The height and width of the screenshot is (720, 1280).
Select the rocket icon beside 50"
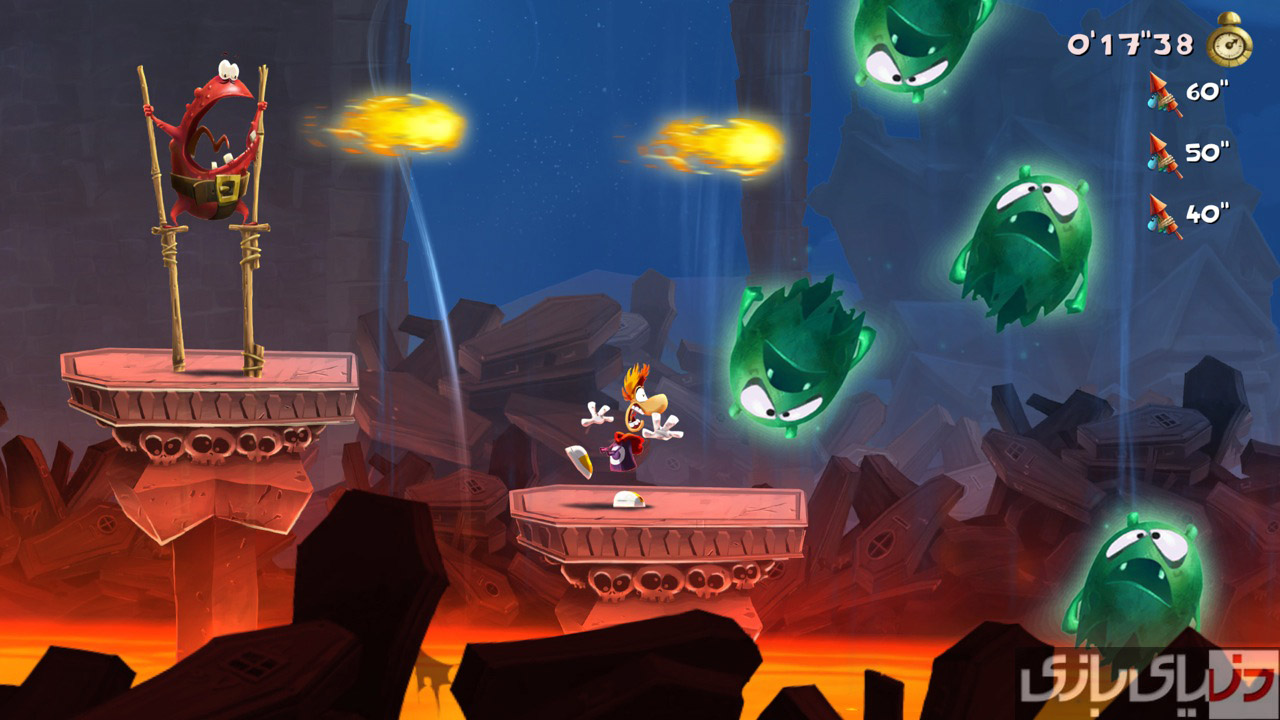point(1163,155)
